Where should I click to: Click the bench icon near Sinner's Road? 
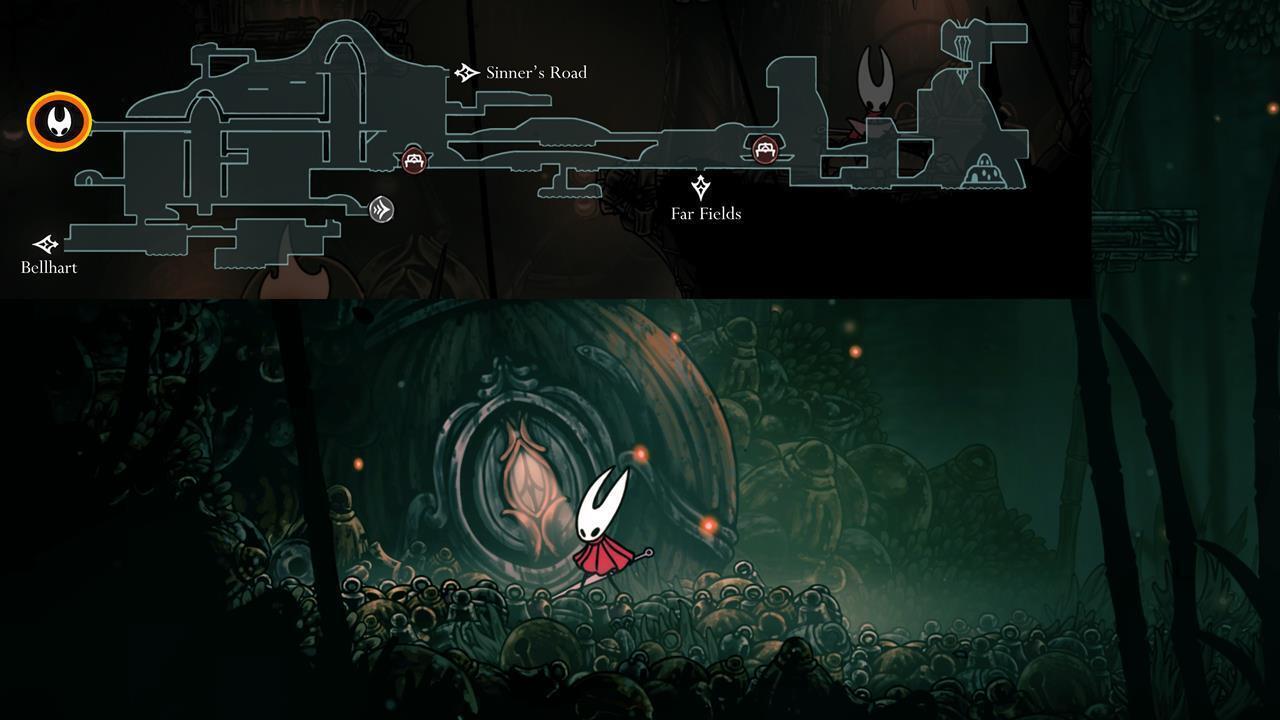(413, 158)
